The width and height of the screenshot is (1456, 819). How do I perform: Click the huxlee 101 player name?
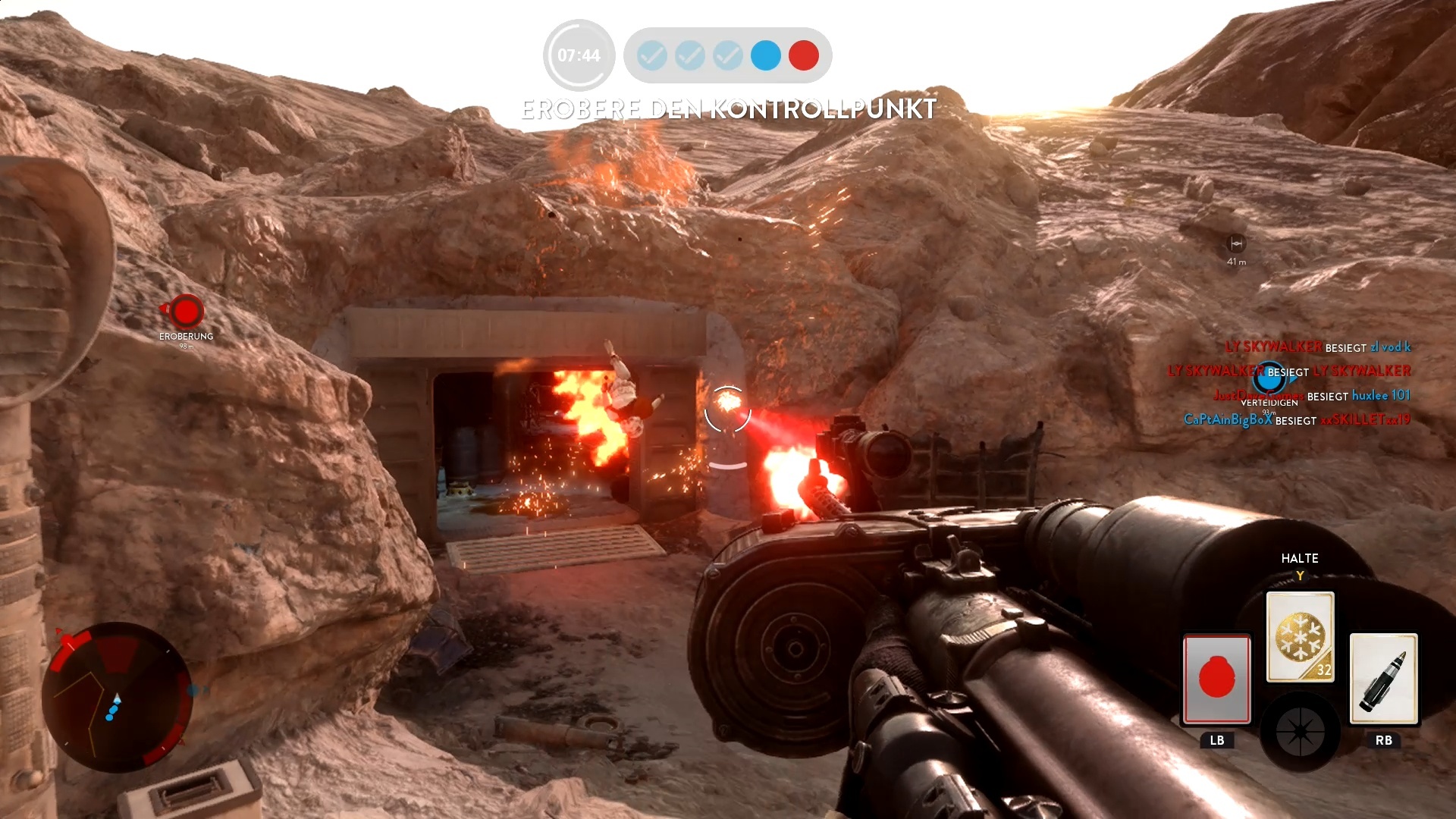[1380, 395]
